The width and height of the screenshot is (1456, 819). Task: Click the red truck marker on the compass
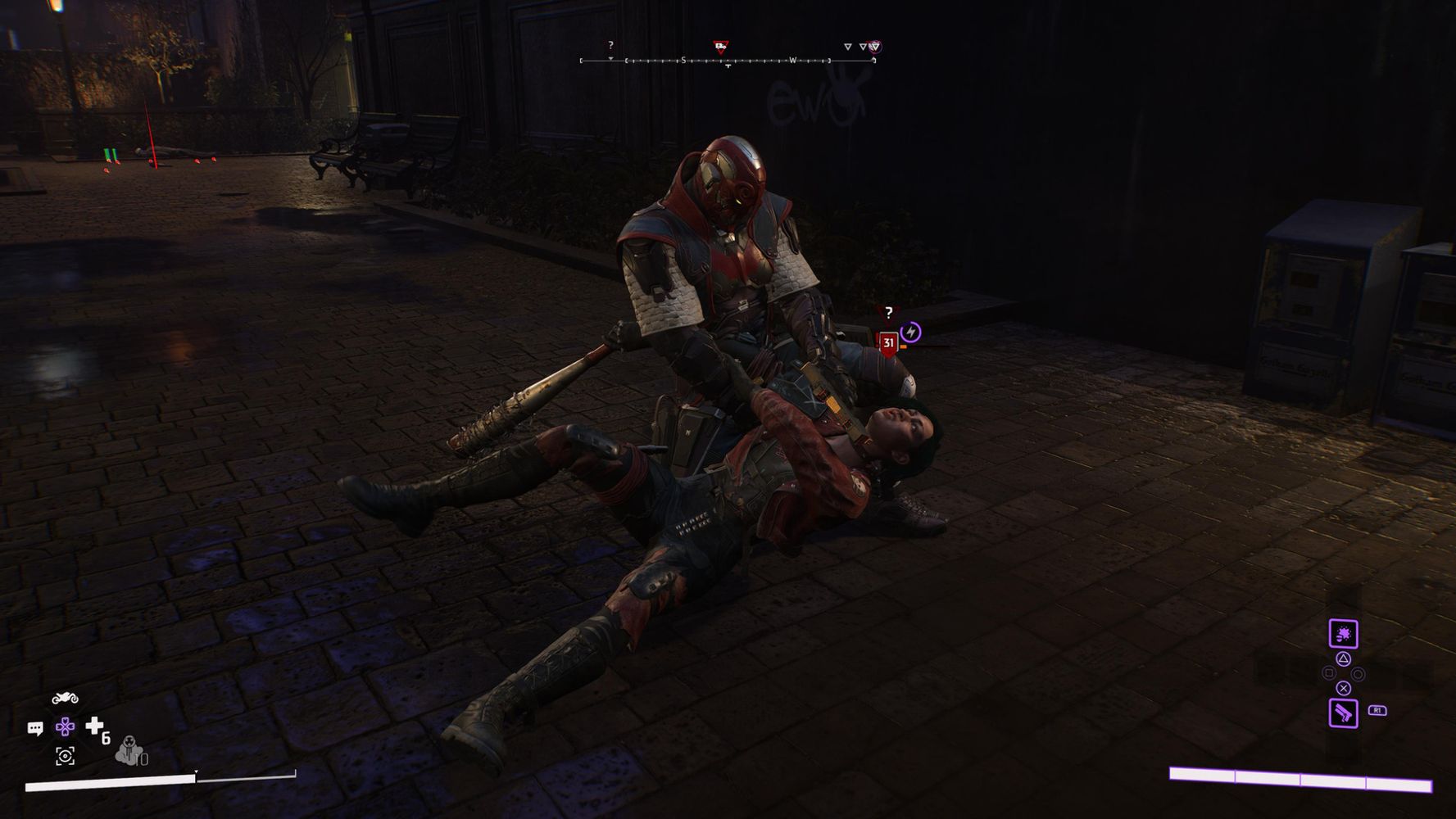click(x=720, y=47)
